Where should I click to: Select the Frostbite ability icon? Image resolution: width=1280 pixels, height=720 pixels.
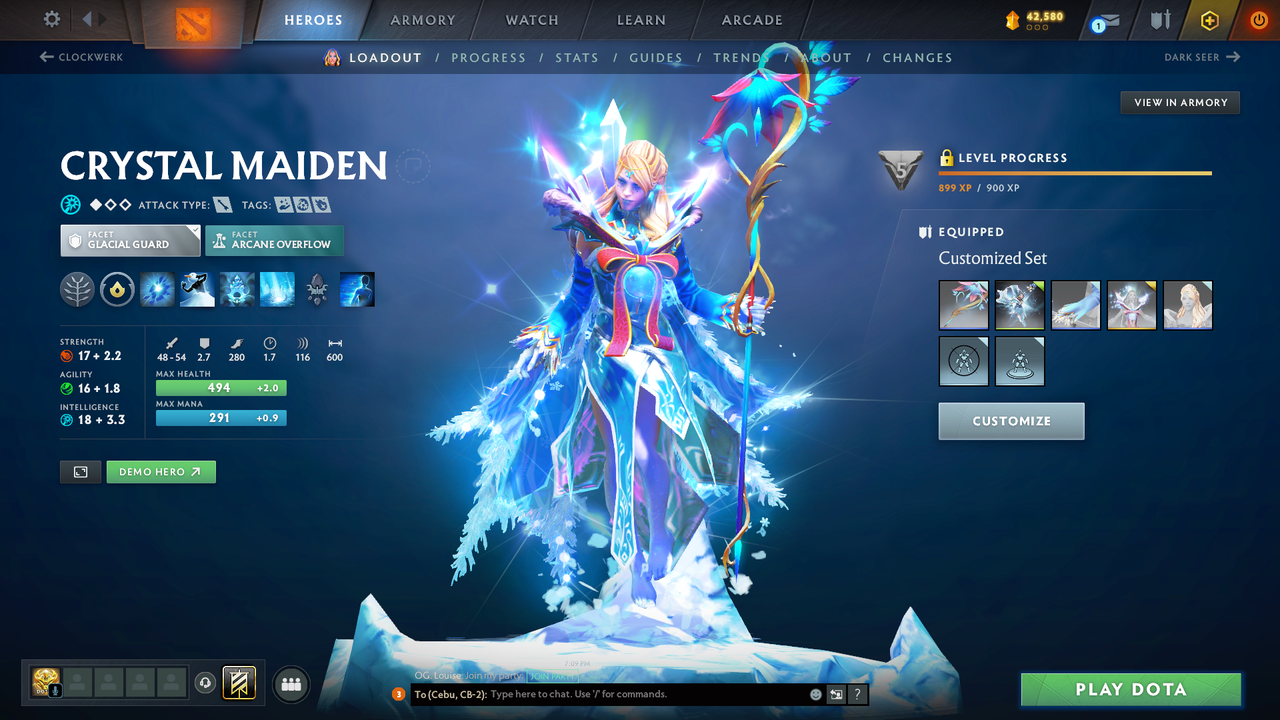point(237,290)
